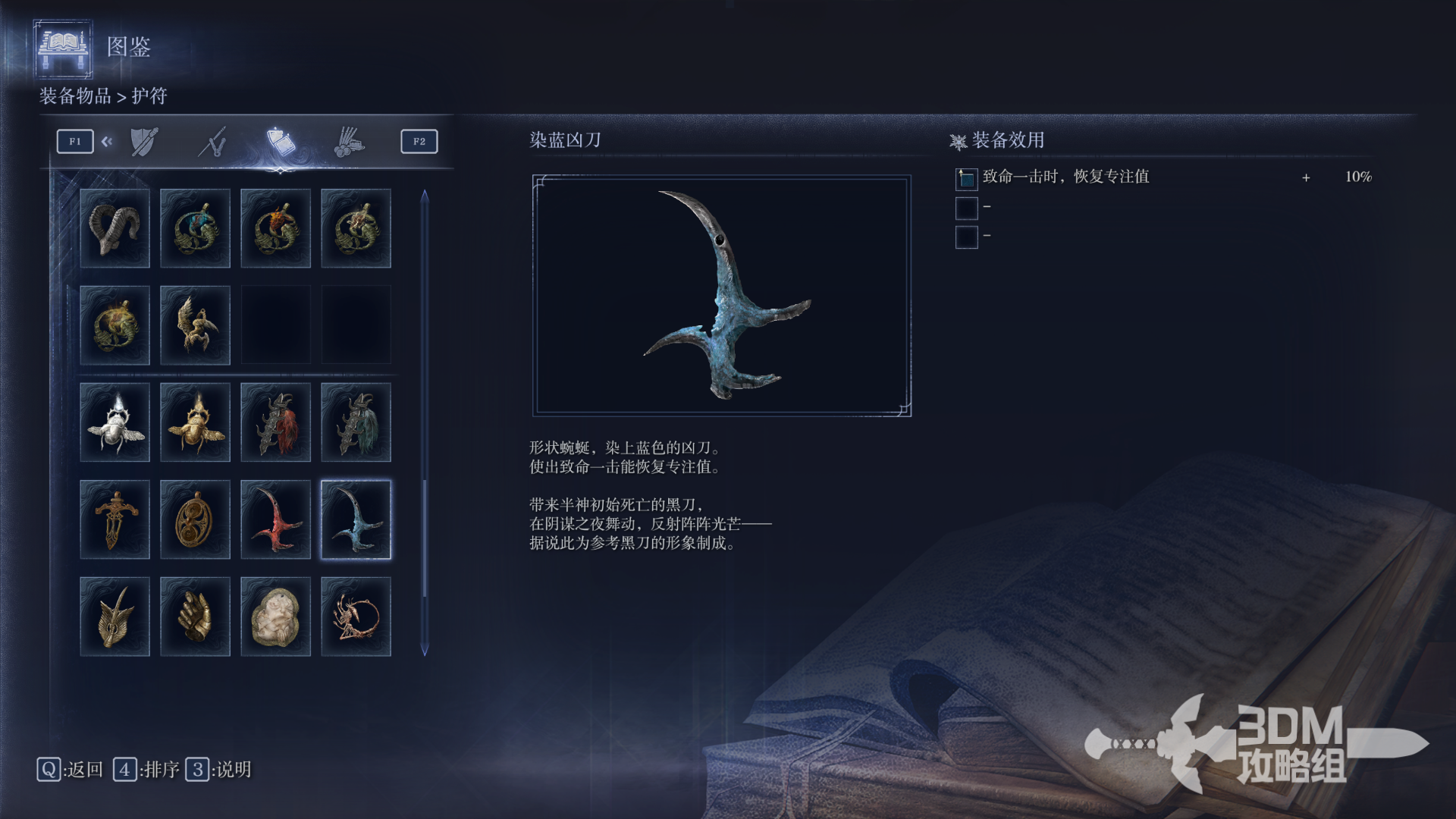This screenshot has width=1456, height=819.
Task: Choose the oval bronze medallion talisman
Action: (195, 519)
